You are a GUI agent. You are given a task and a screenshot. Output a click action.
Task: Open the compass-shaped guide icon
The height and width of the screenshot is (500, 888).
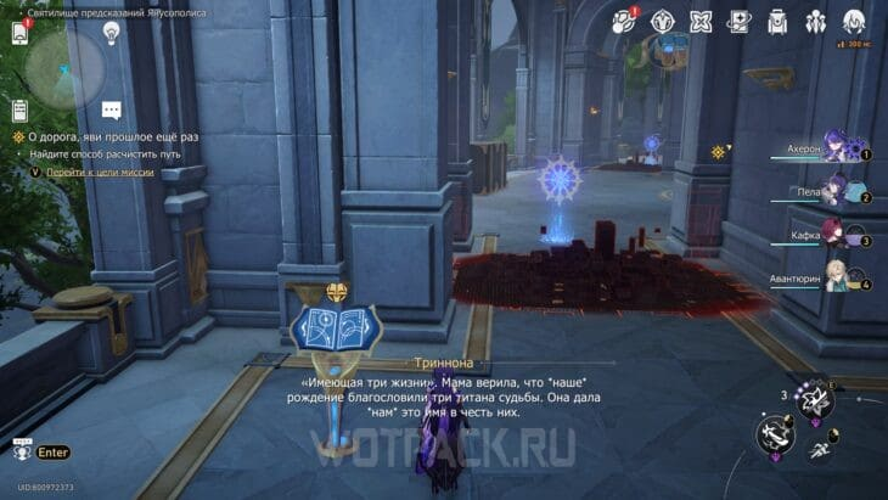[662, 21]
